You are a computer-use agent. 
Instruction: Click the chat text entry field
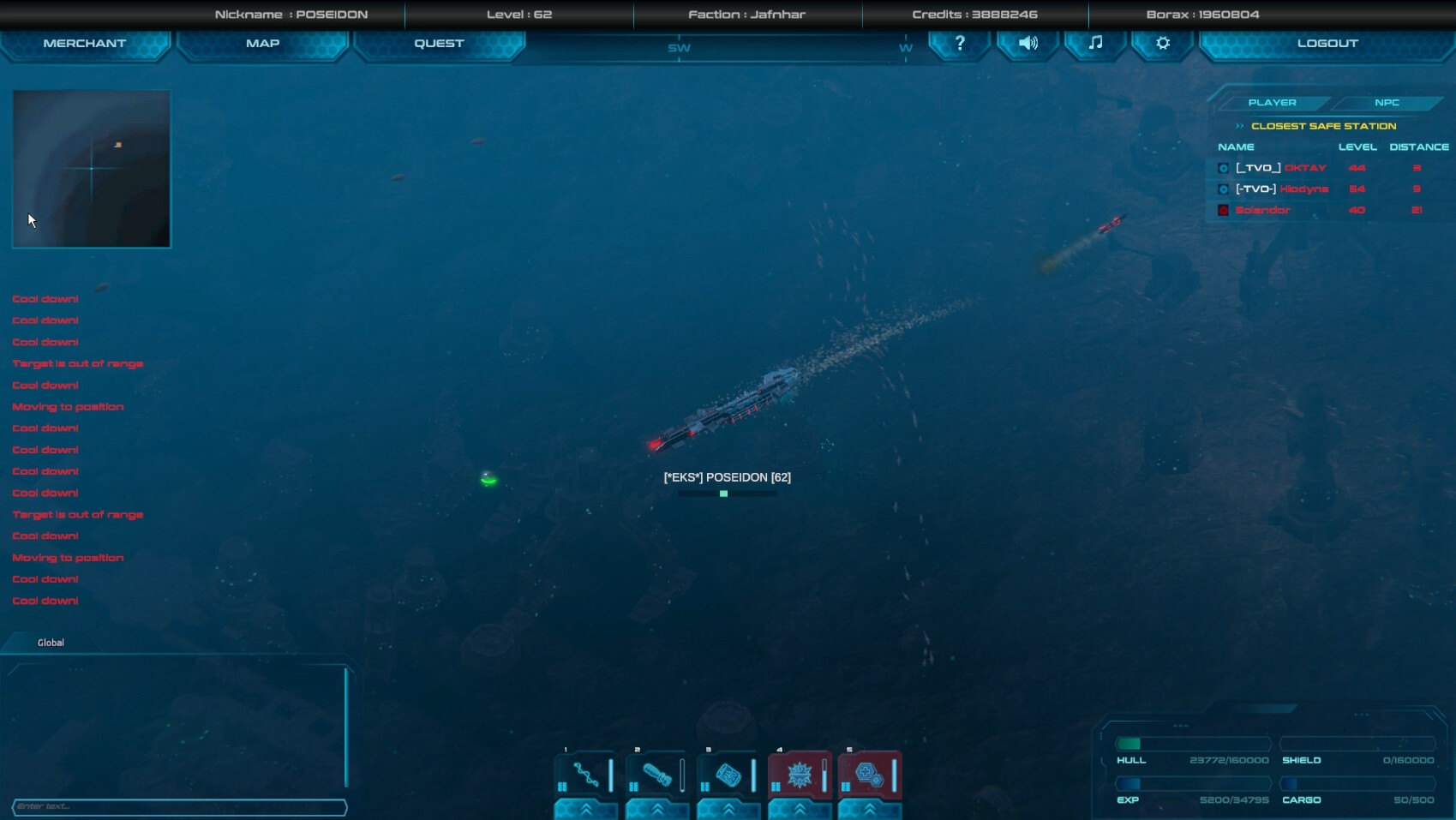point(180,806)
